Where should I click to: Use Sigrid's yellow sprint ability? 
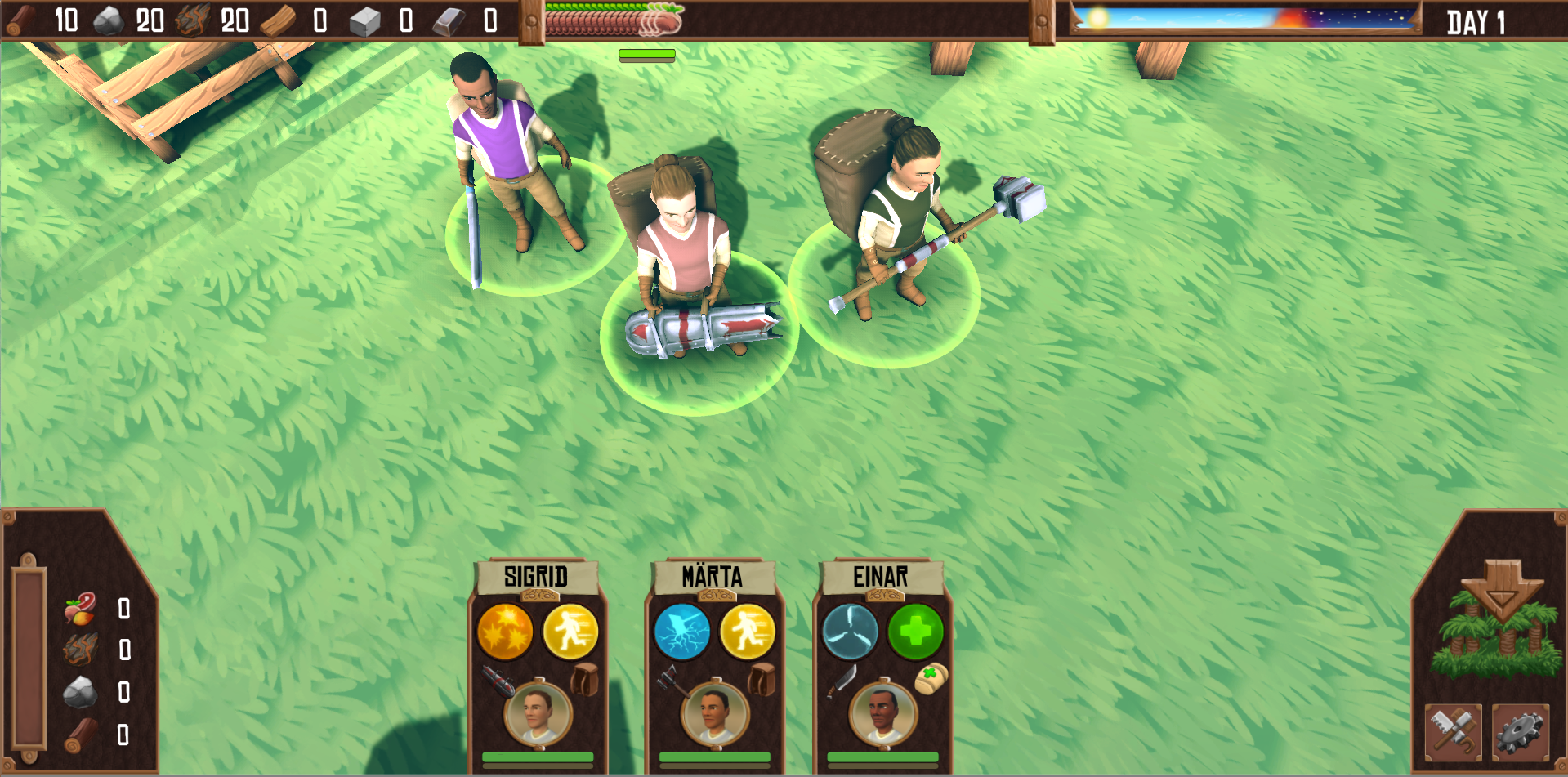pos(570,632)
